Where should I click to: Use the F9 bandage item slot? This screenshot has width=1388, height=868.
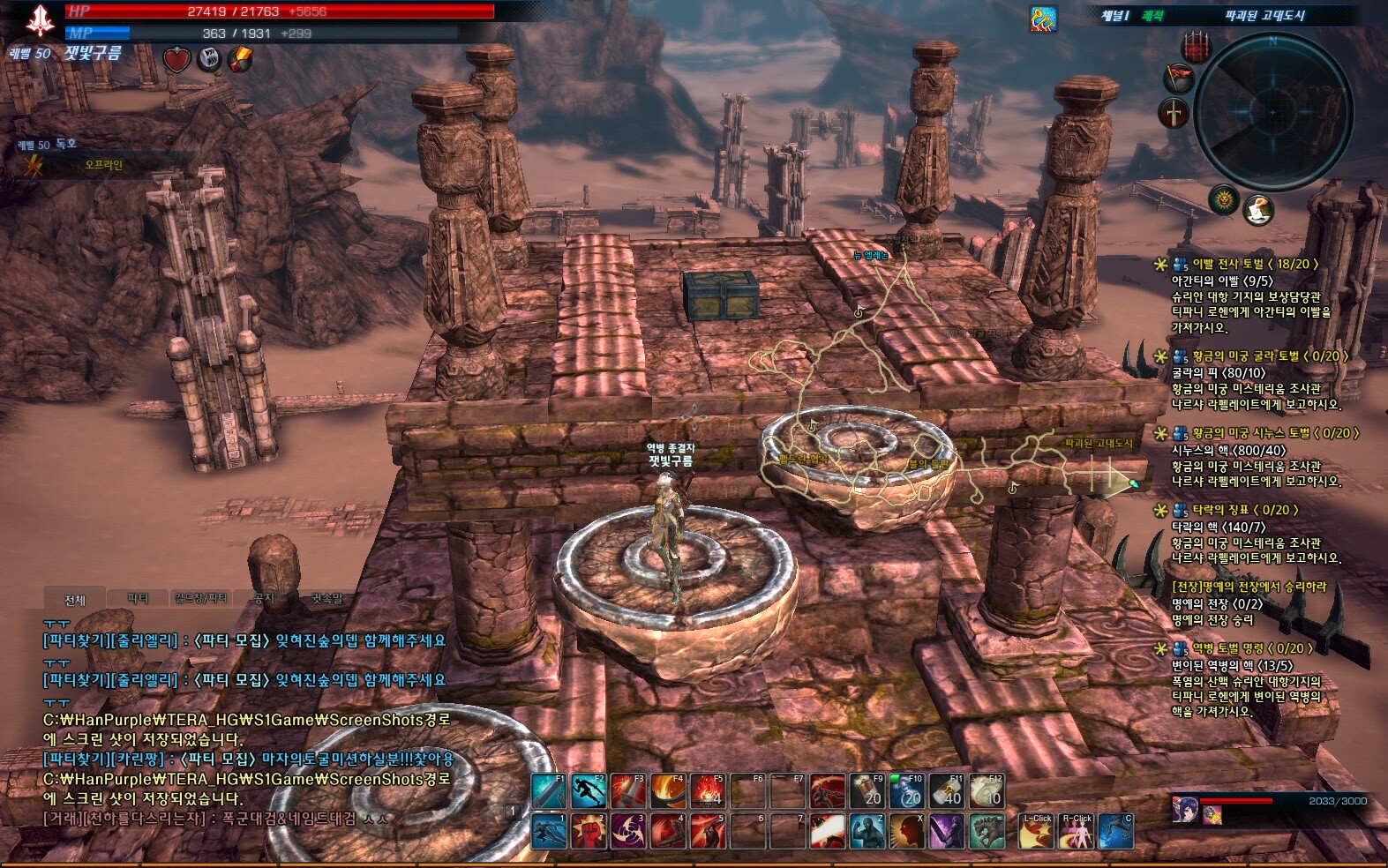[x=867, y=791]
